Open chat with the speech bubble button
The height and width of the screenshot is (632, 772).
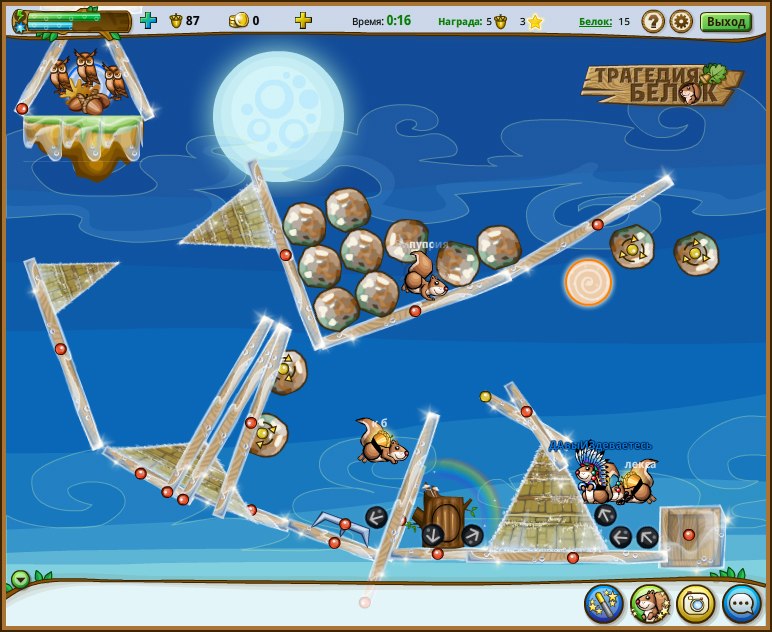click(x=742, y=603)
